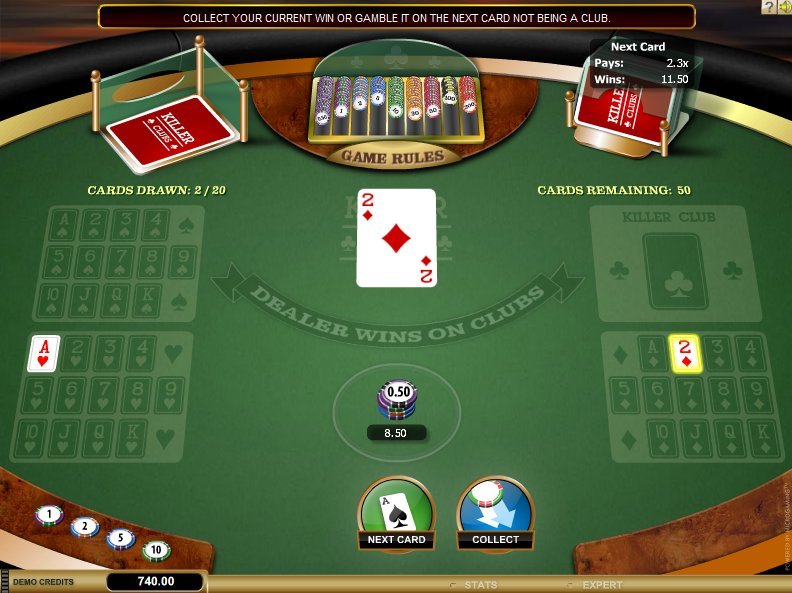The width and height of the screenshot is (792, 593).
Task: Collect your current winnings
Action: 495,513
